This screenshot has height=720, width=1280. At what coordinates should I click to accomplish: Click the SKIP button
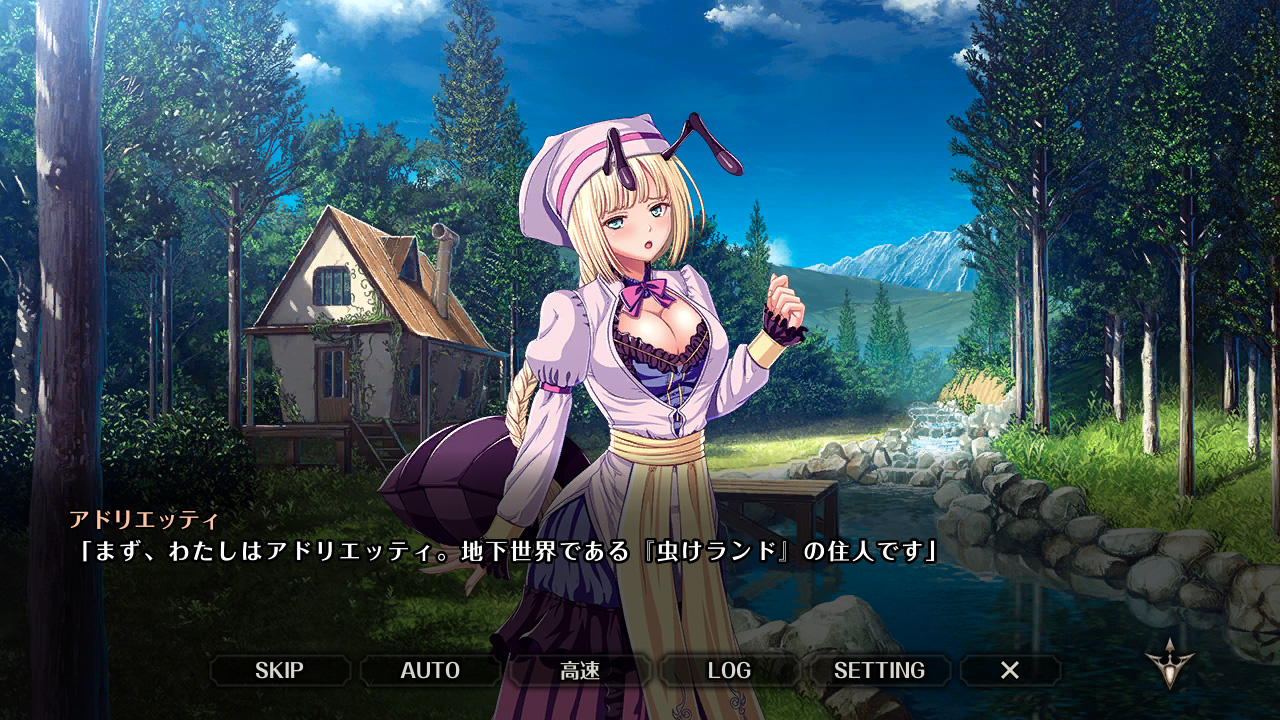click(279, 670)
